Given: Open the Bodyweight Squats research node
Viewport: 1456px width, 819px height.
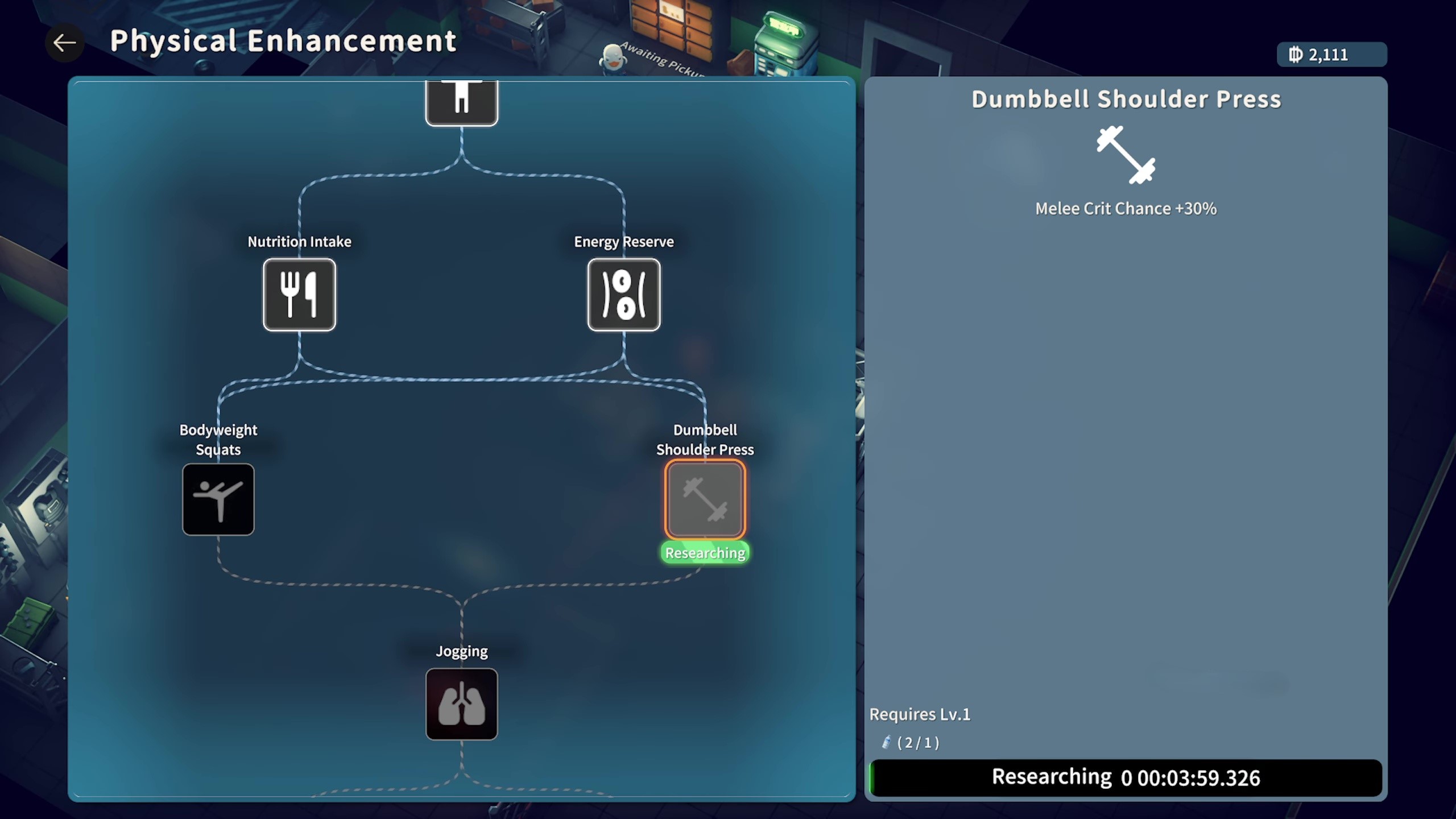Looking at the screenshot, I should click(x=218, y=499).
